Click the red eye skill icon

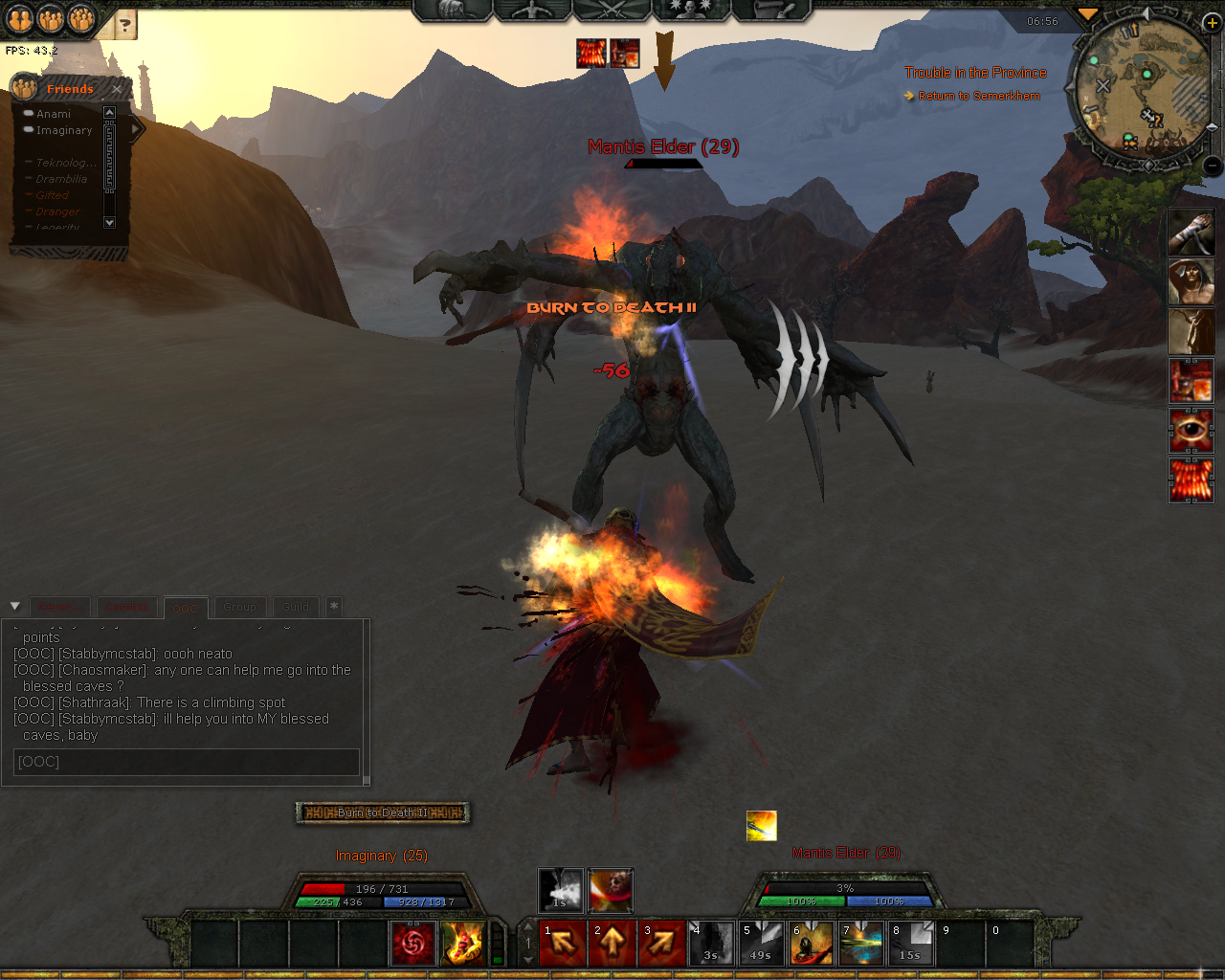tap(1192, 431)
